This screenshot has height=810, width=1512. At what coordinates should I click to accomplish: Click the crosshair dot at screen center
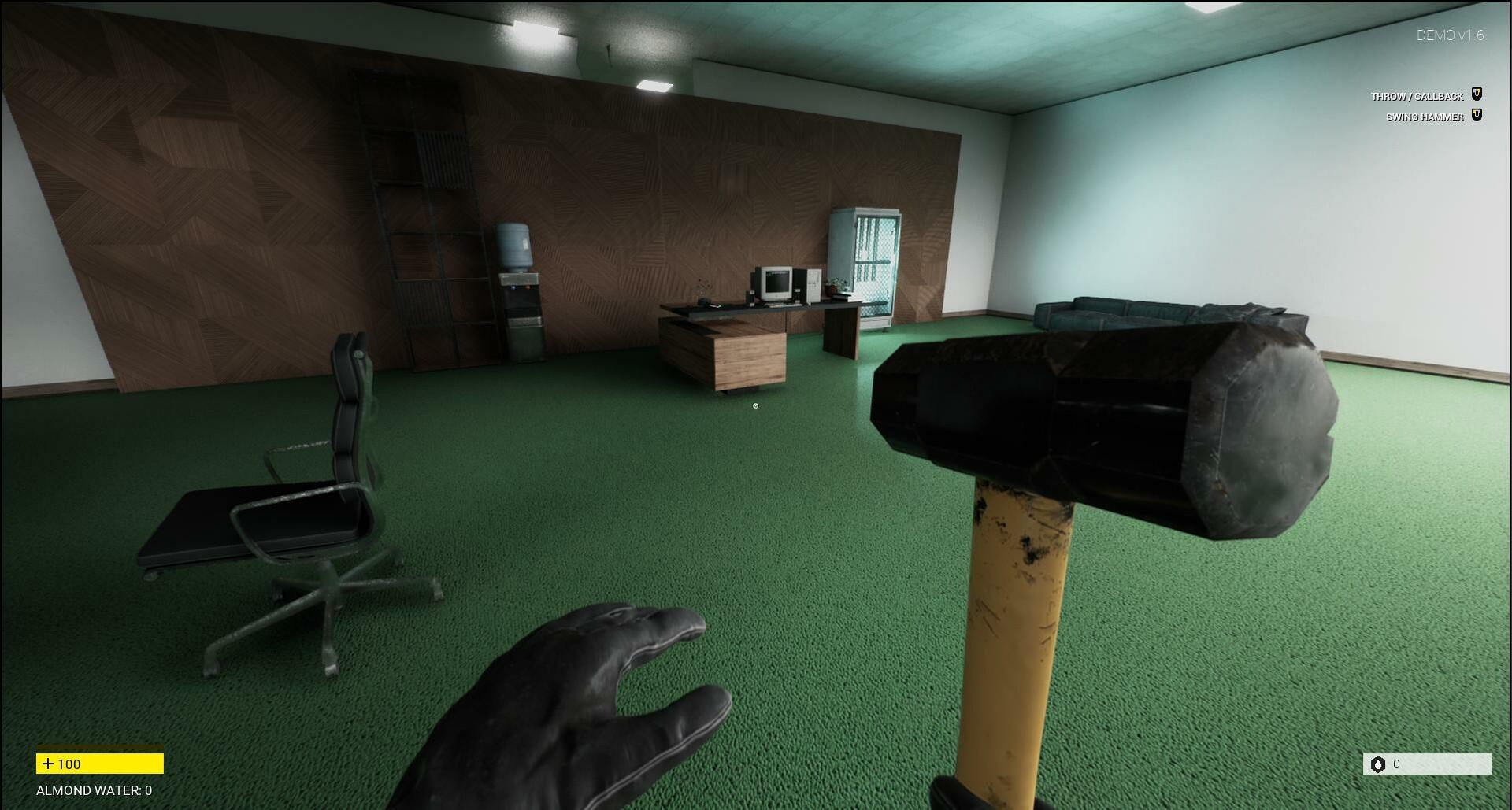click(755, 405)
